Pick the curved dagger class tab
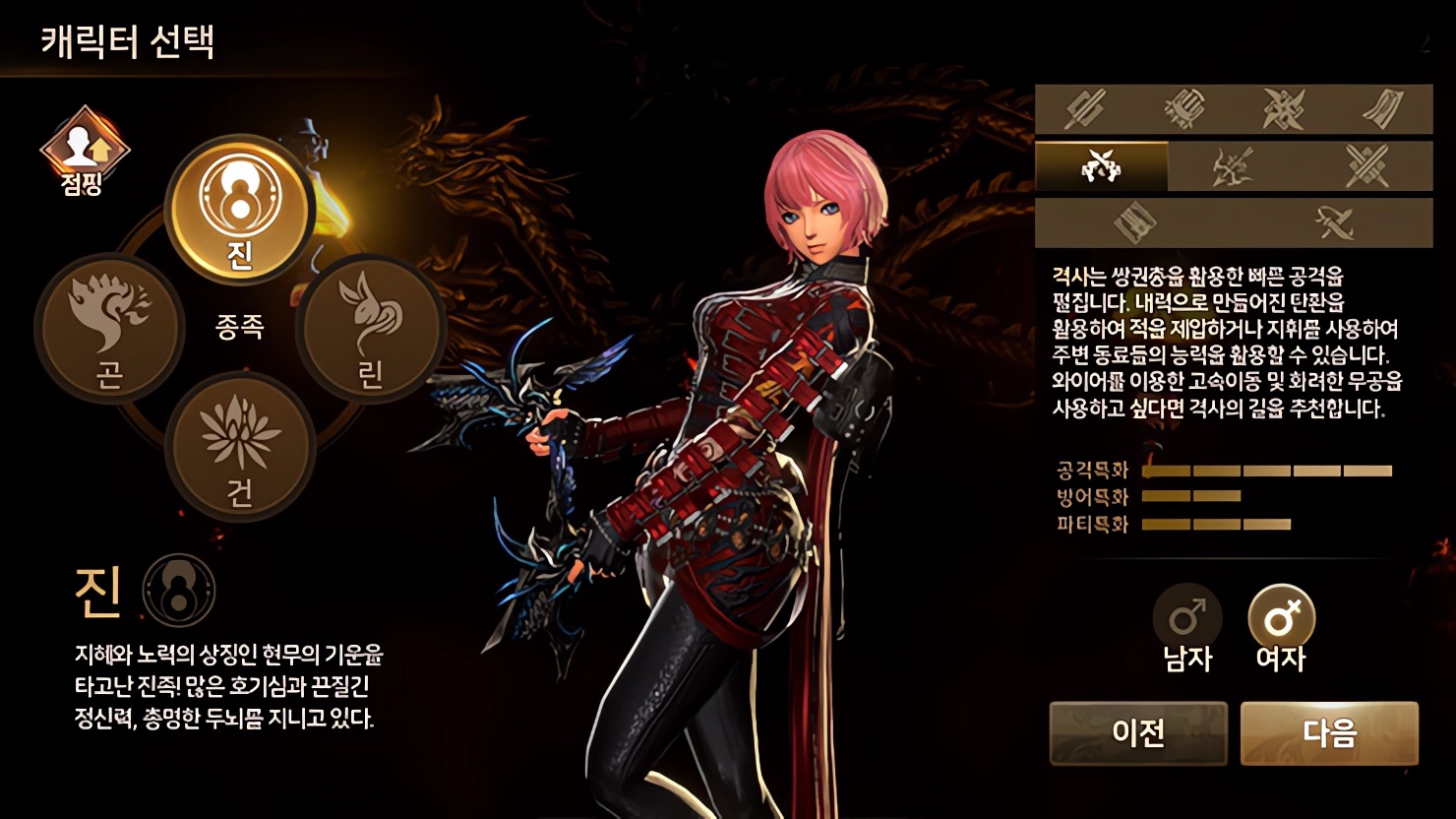The width and height of the screenshot is (1456, 819). (x=1334, y=223)
